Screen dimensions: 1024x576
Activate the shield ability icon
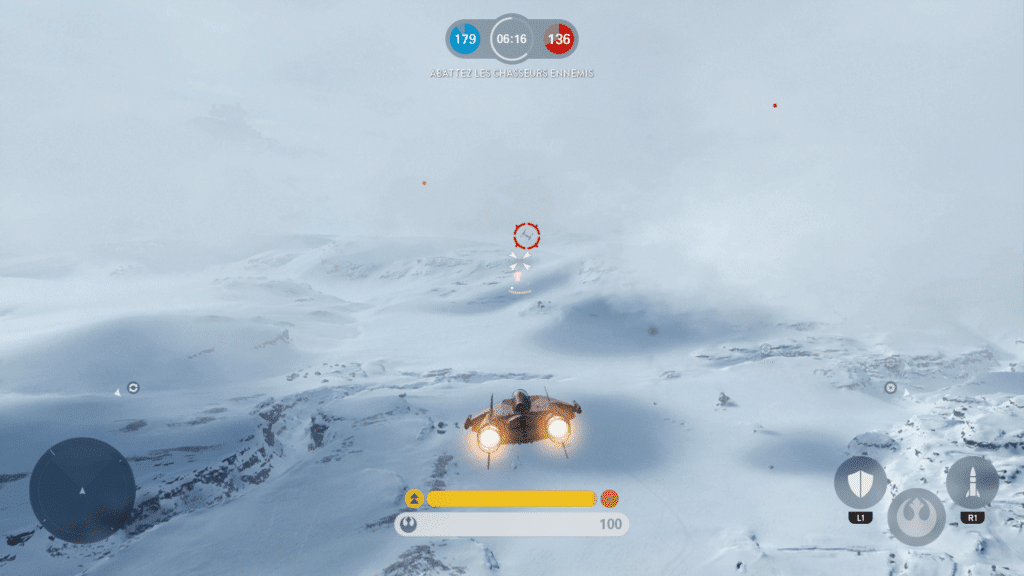click(860, 483)
